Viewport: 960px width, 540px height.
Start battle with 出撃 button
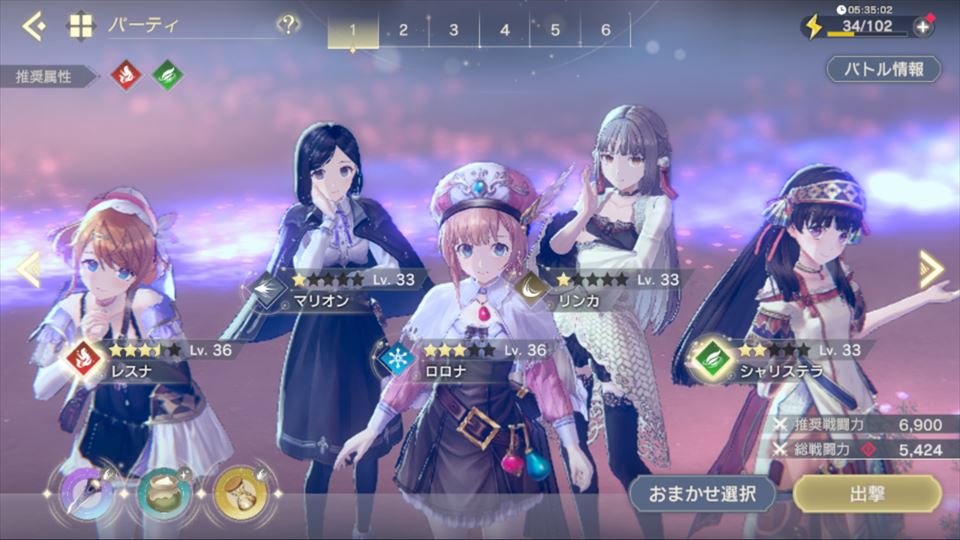[867, 493]
